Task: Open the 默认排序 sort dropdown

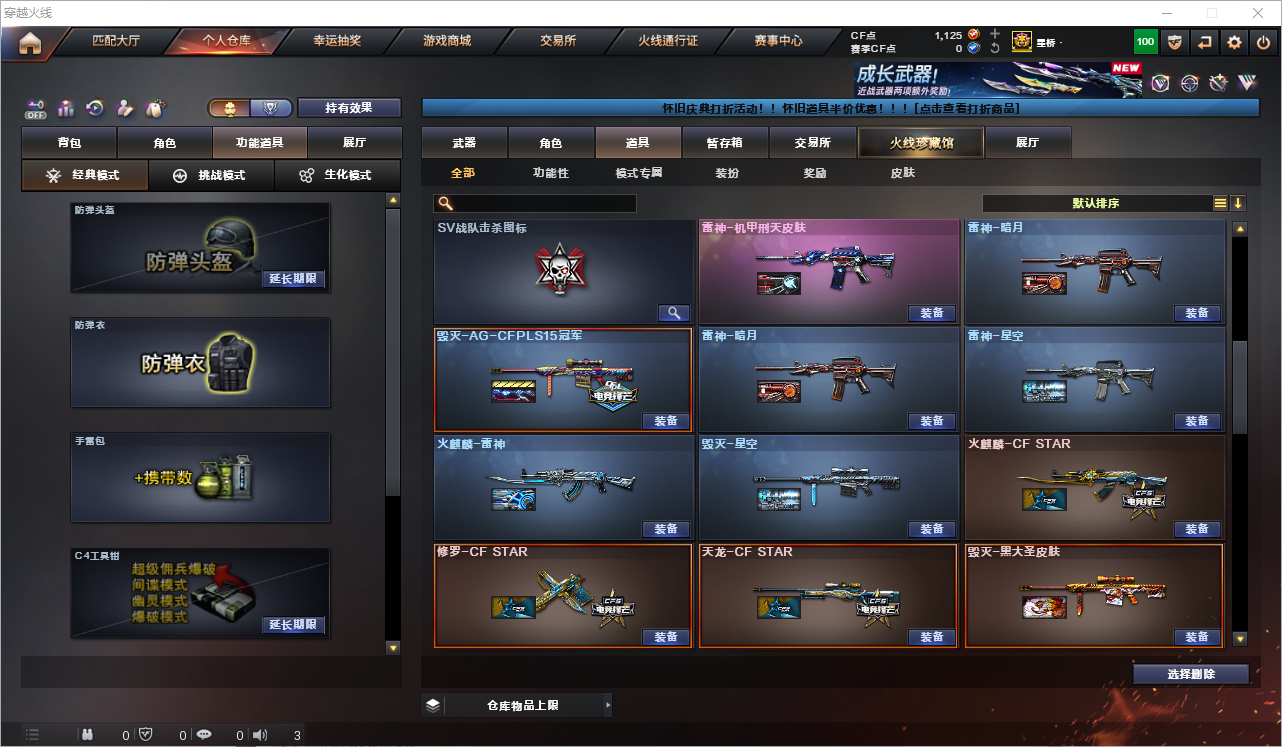Action: coord(1096,203)
